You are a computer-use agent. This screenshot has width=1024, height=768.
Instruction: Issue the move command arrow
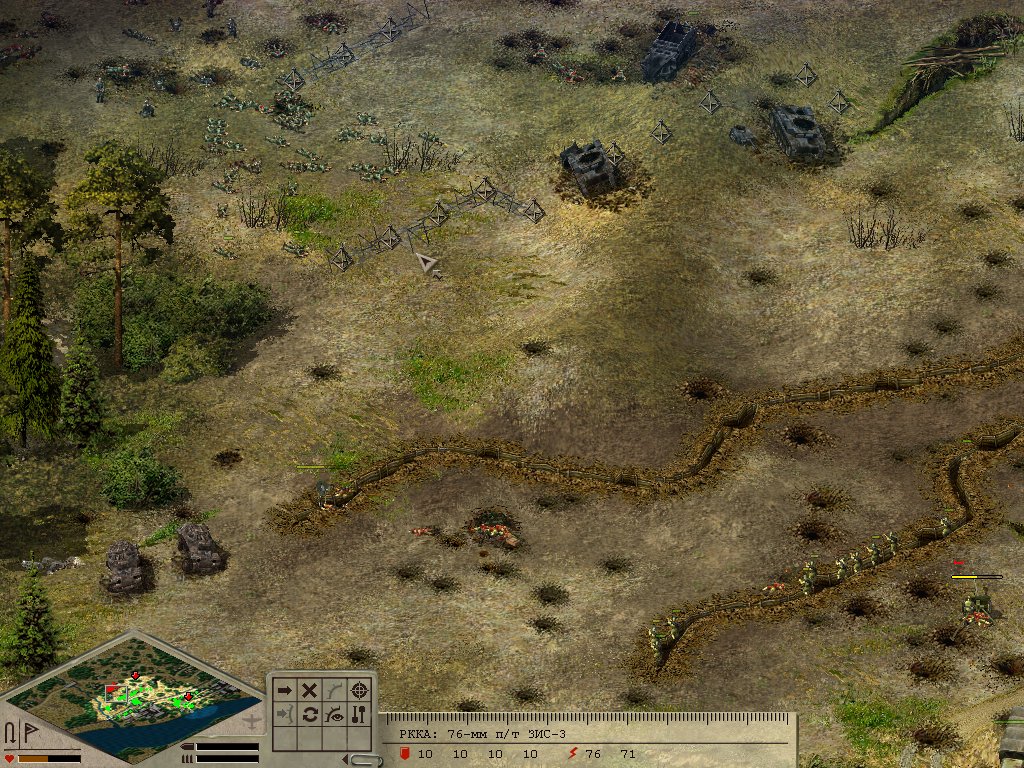[x=285, y=690]
